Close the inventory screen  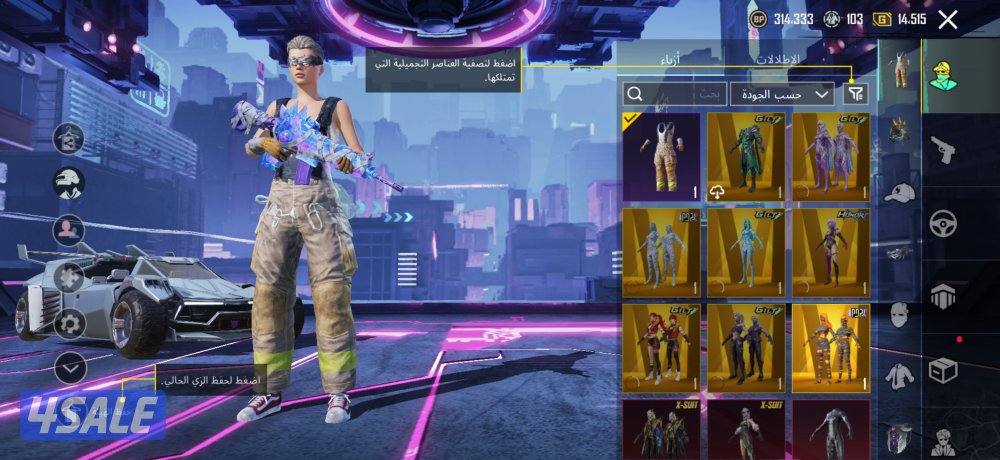pos(948,19)
